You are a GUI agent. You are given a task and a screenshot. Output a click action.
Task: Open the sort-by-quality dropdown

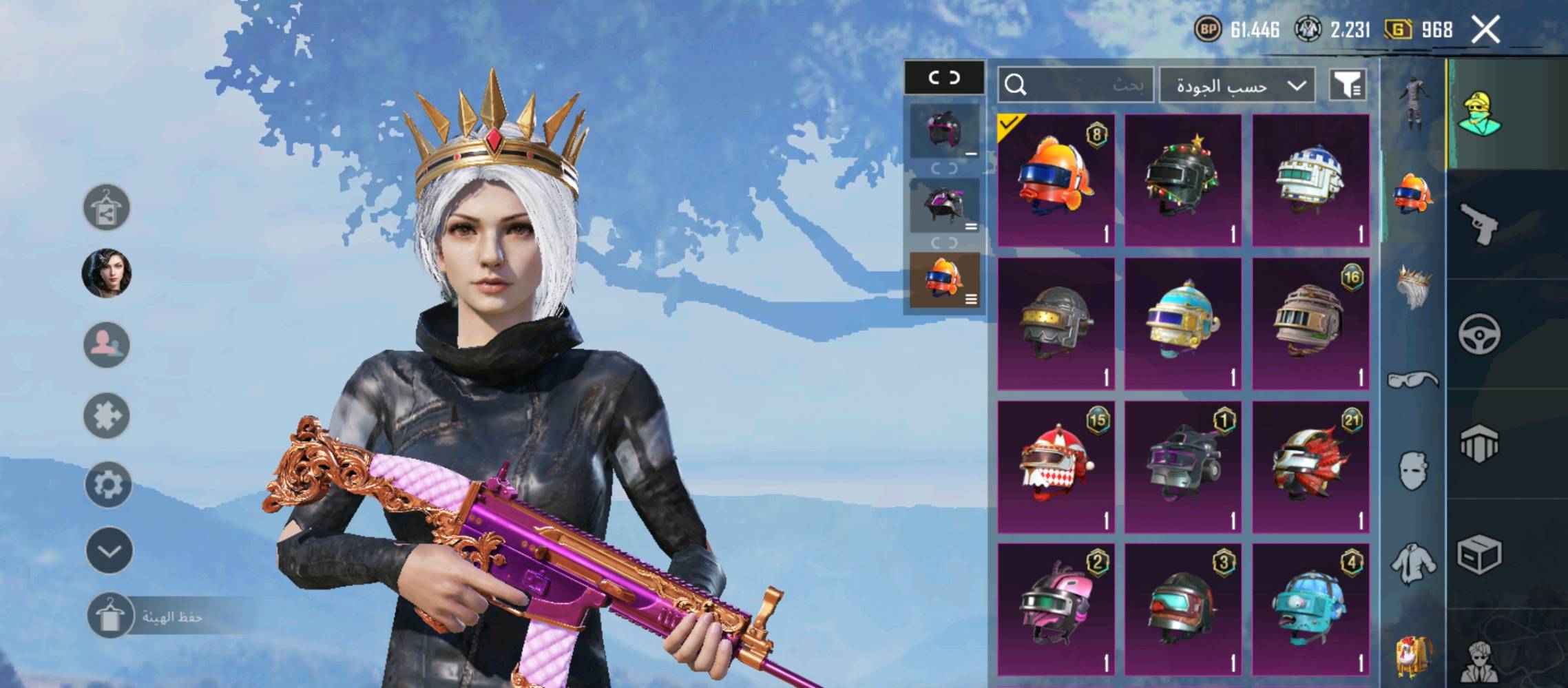[1237, 85]
